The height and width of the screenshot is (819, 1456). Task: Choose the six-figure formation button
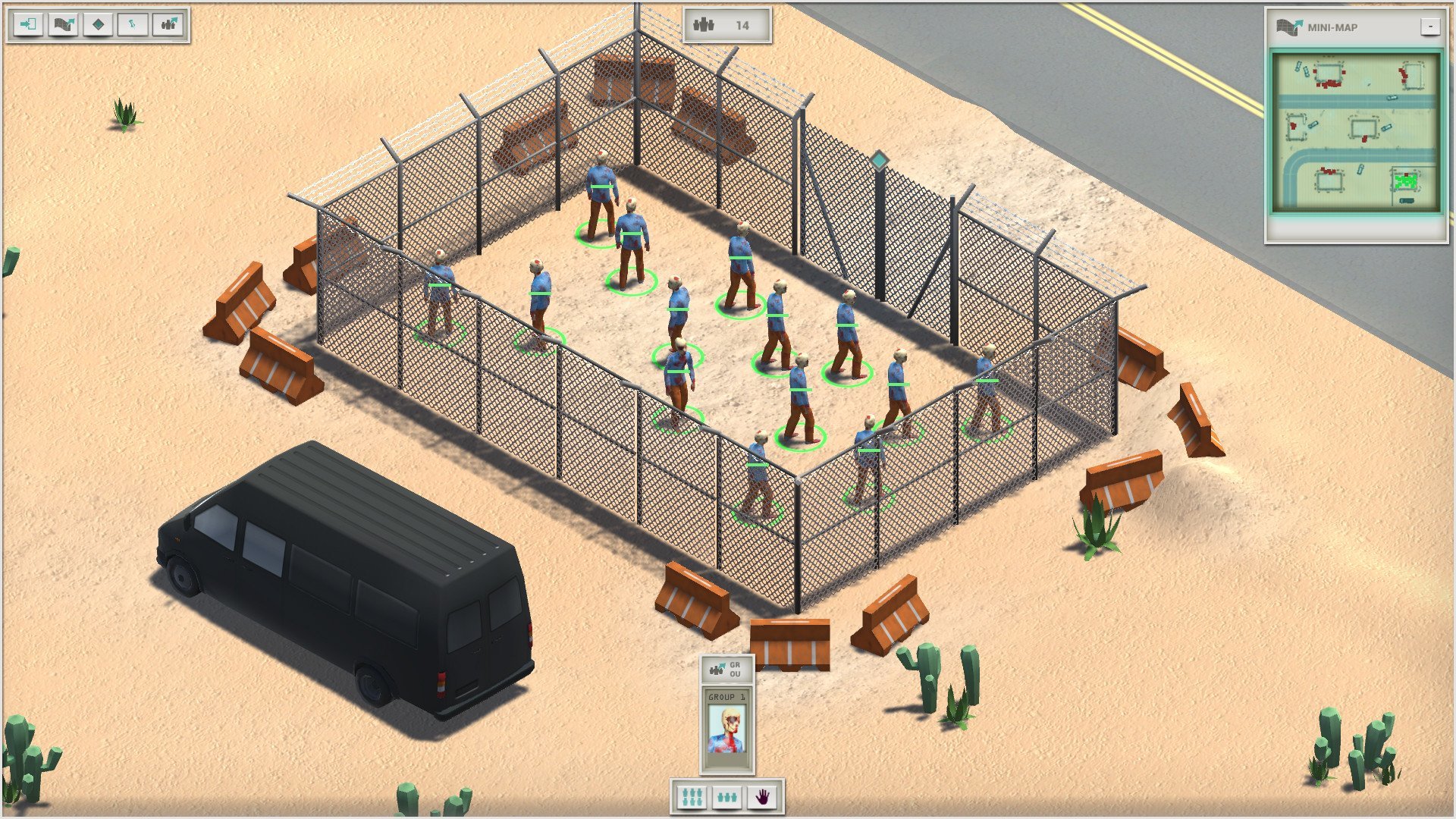tap(692, 797)
